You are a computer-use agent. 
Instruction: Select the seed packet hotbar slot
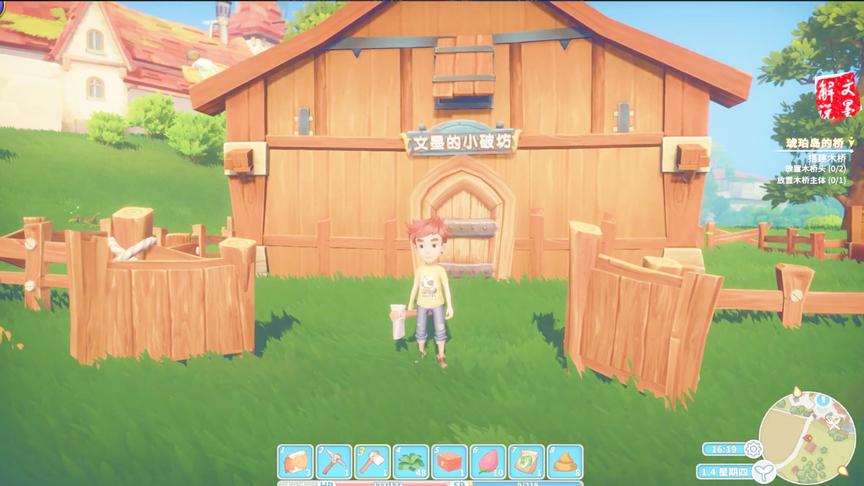[x=527, y=461]
